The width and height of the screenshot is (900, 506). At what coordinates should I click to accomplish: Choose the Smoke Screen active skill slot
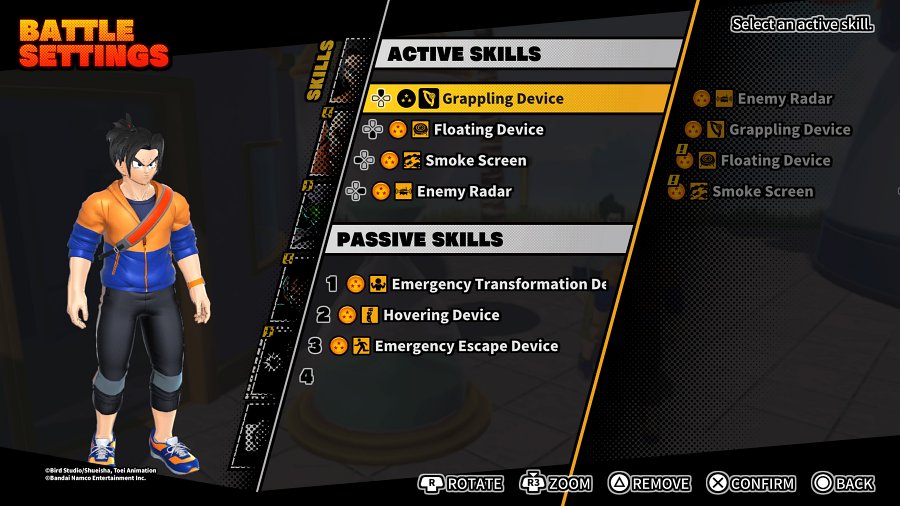(475, 160)
